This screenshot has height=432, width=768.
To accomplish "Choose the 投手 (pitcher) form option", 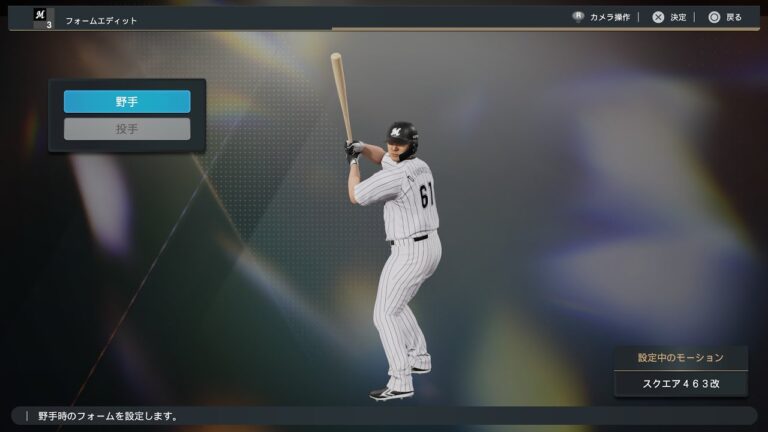I will [x=127, y=129].
